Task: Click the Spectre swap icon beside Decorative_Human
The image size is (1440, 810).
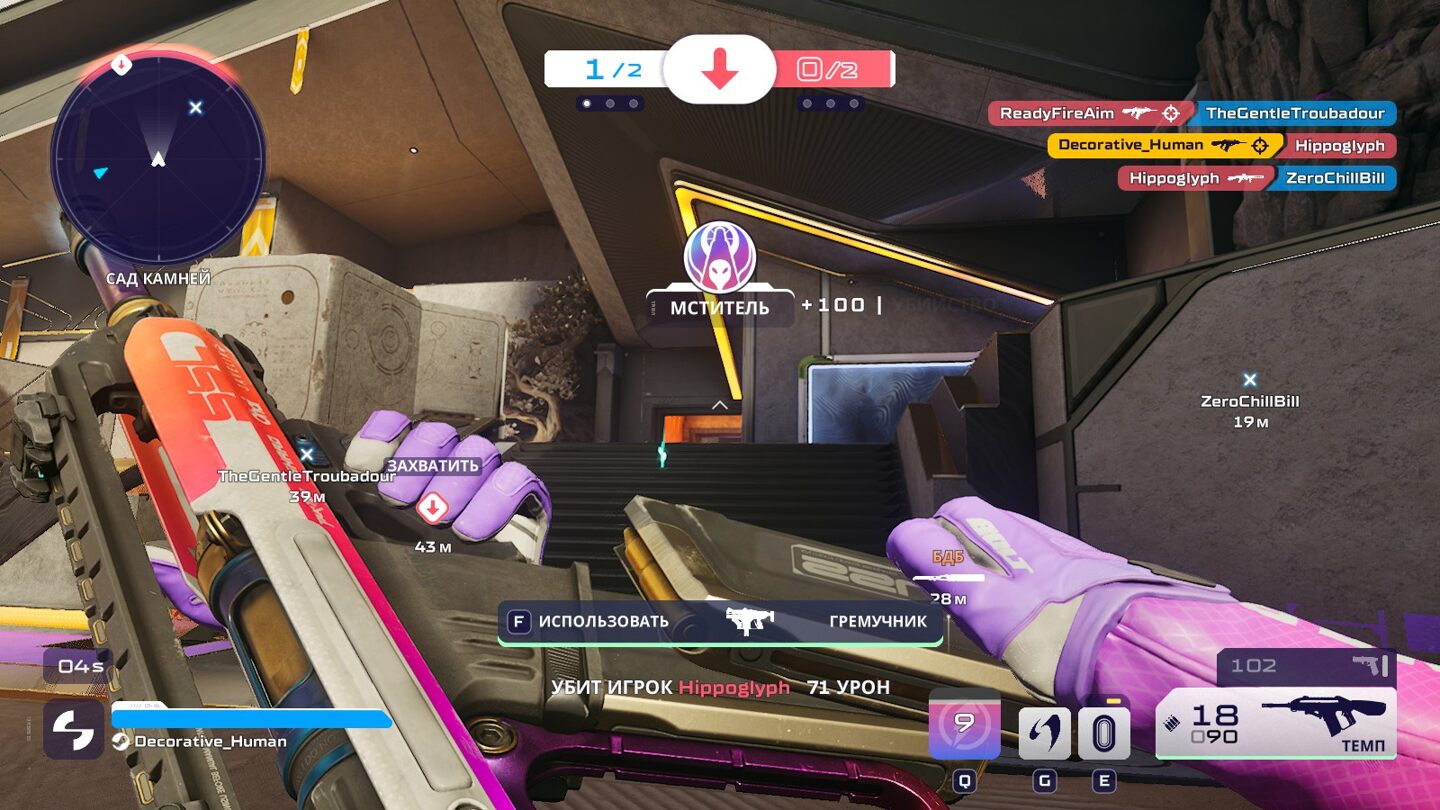Action: (x=73, y=729)
